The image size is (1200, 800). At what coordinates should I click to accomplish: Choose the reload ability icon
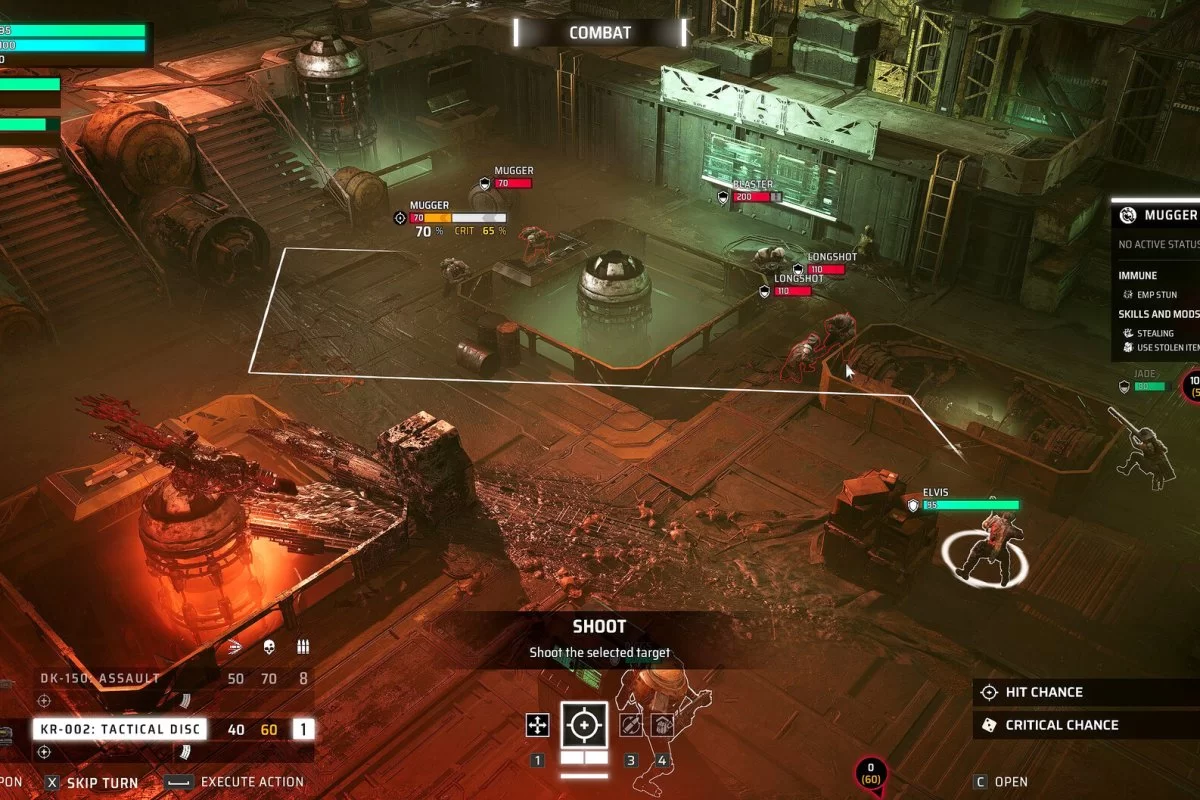click(x=631, y=725)
